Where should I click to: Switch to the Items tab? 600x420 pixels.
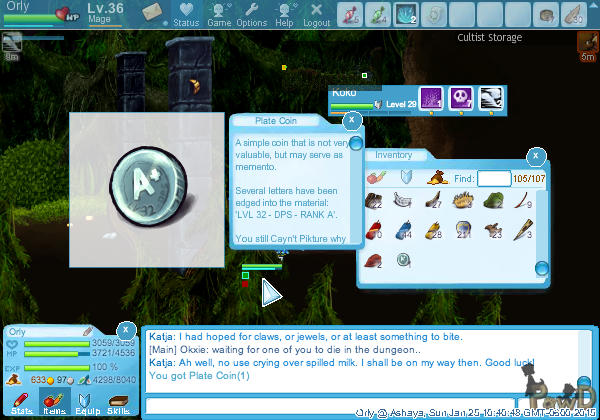[x=54, y=403]
